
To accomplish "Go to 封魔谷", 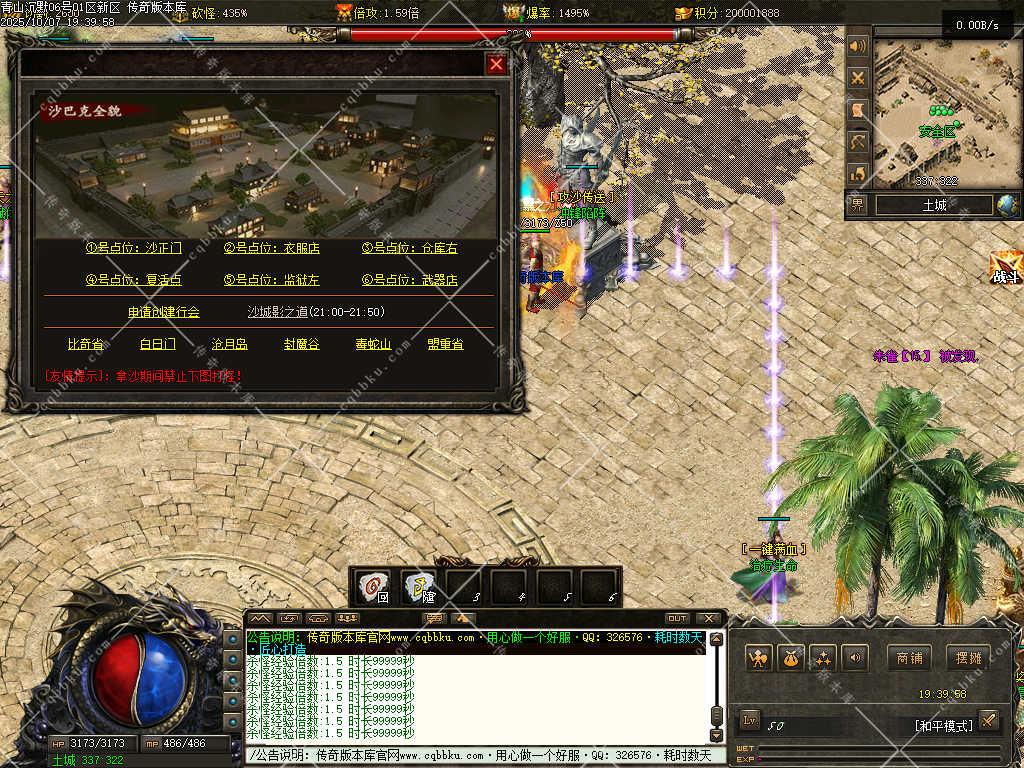I will click(x=301, y=344).
